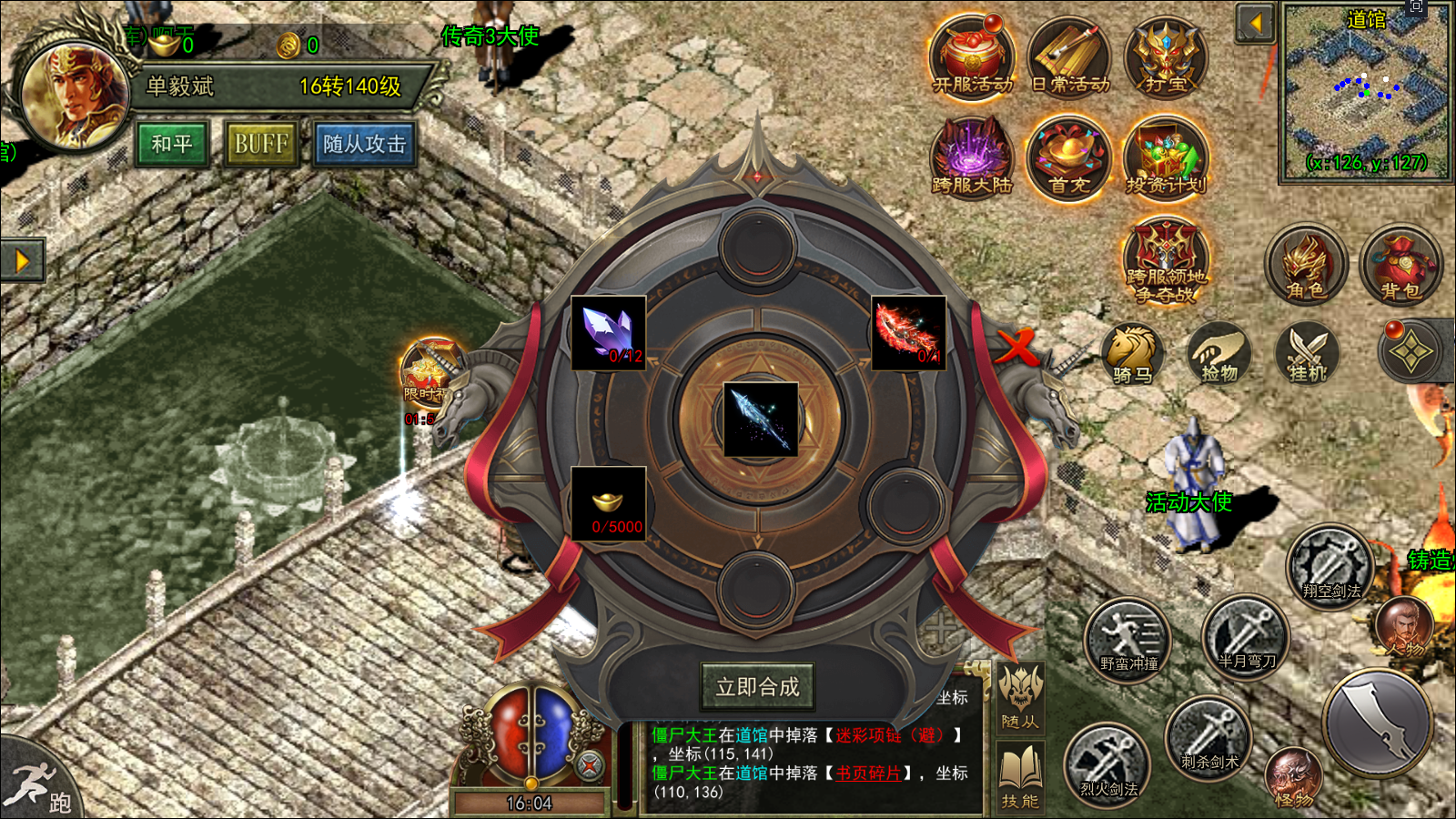Screen dimensions: 1456x819
Task: Click the 立即合成 synthesize button
Action: 757,687
